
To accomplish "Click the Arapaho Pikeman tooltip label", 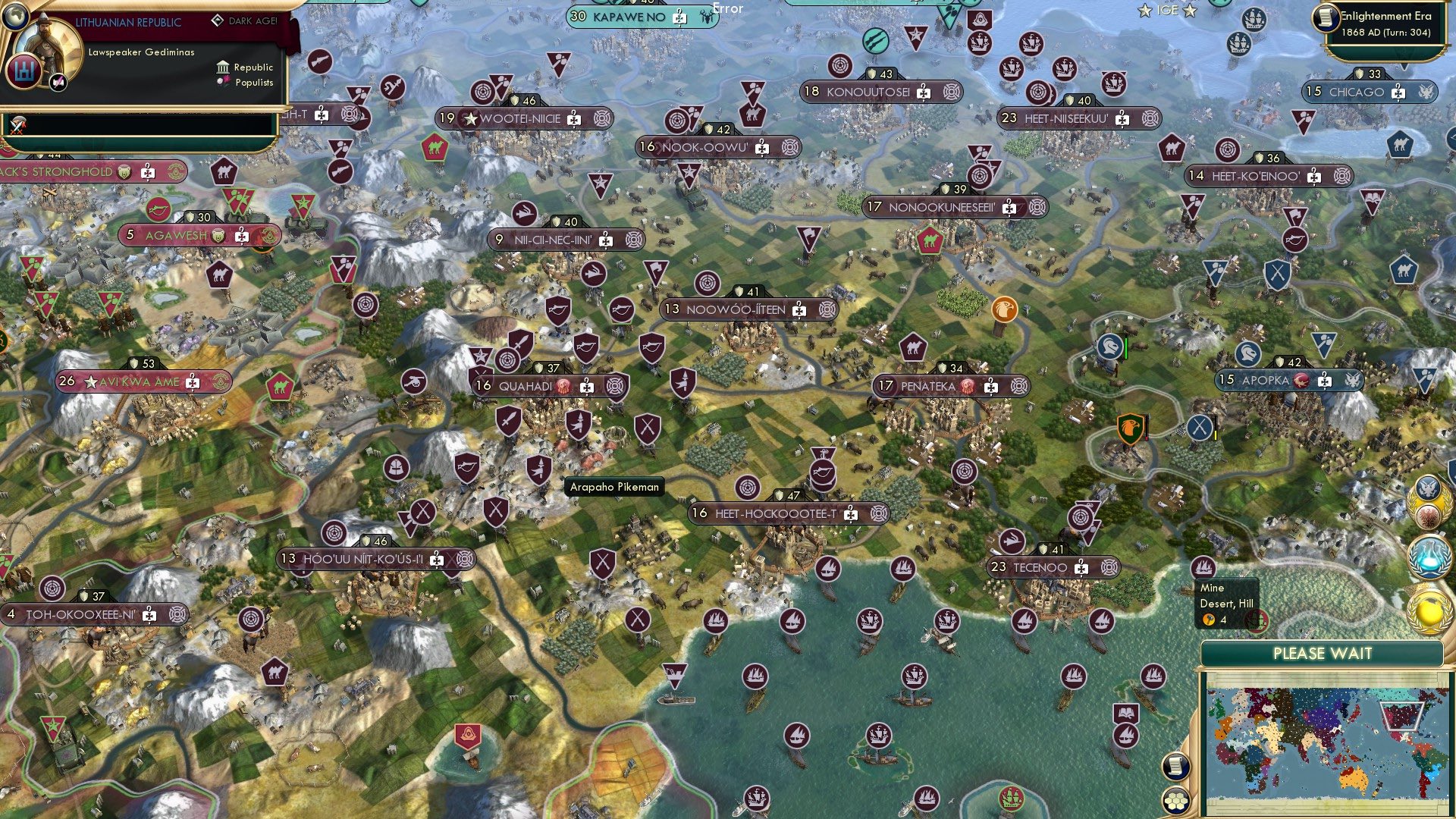I will pyautogui.click(x=614, y=487).
